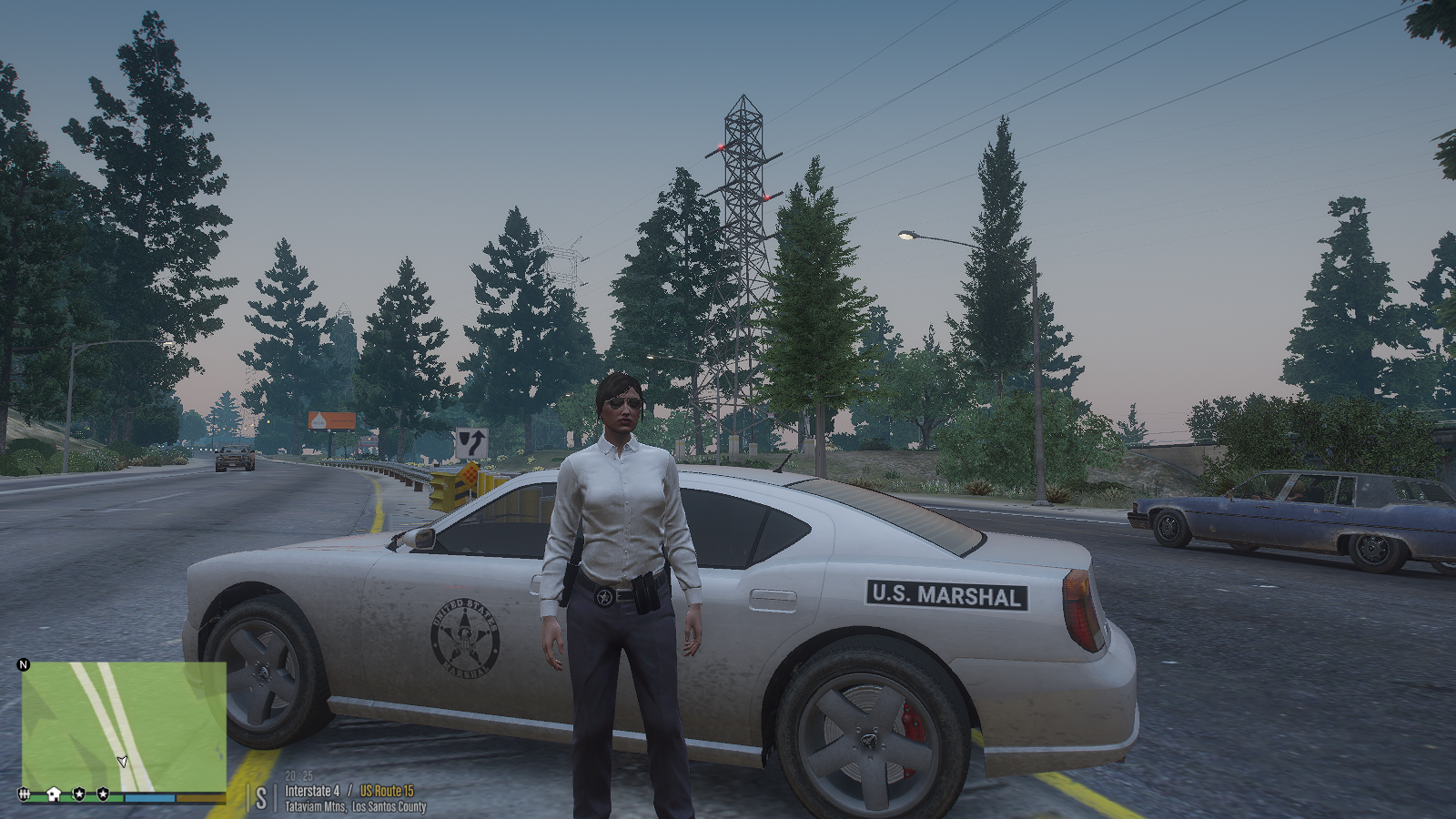
Task: Click the green minimap
Action: (x=124, y=726)
